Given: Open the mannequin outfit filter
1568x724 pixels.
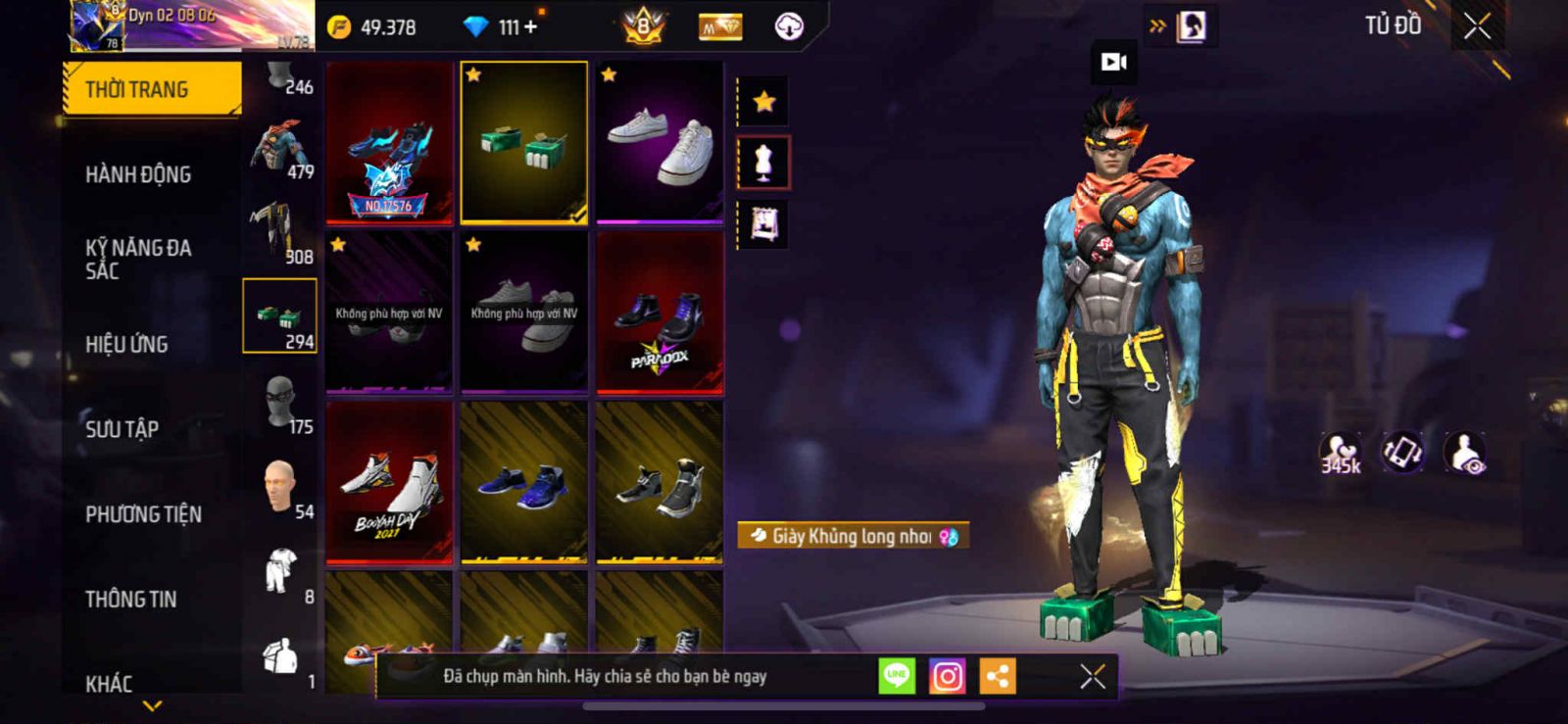Looking at the screenshot, I should tap(763, 163).
